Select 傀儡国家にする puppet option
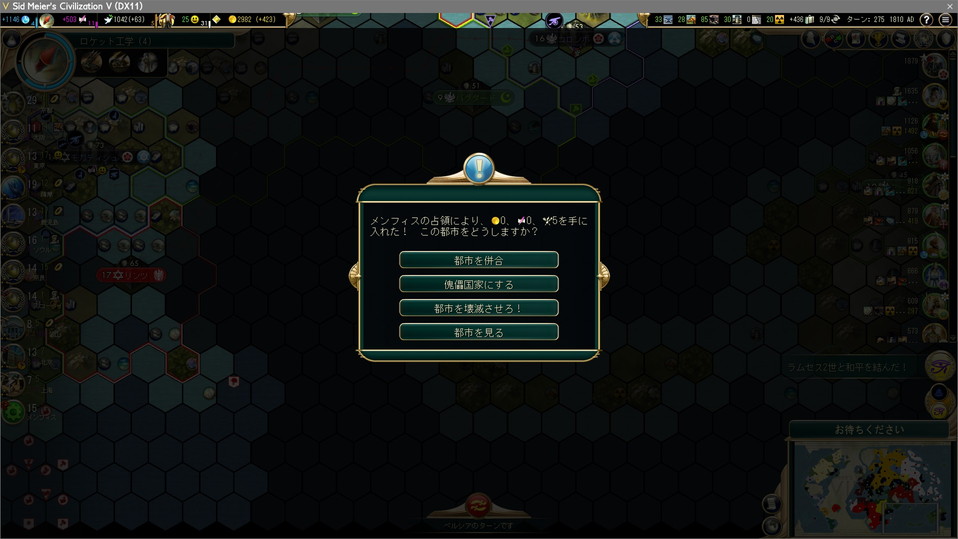The width and height of the screenshot is (958, 539). pyautogui.click(x=478, y=284)
